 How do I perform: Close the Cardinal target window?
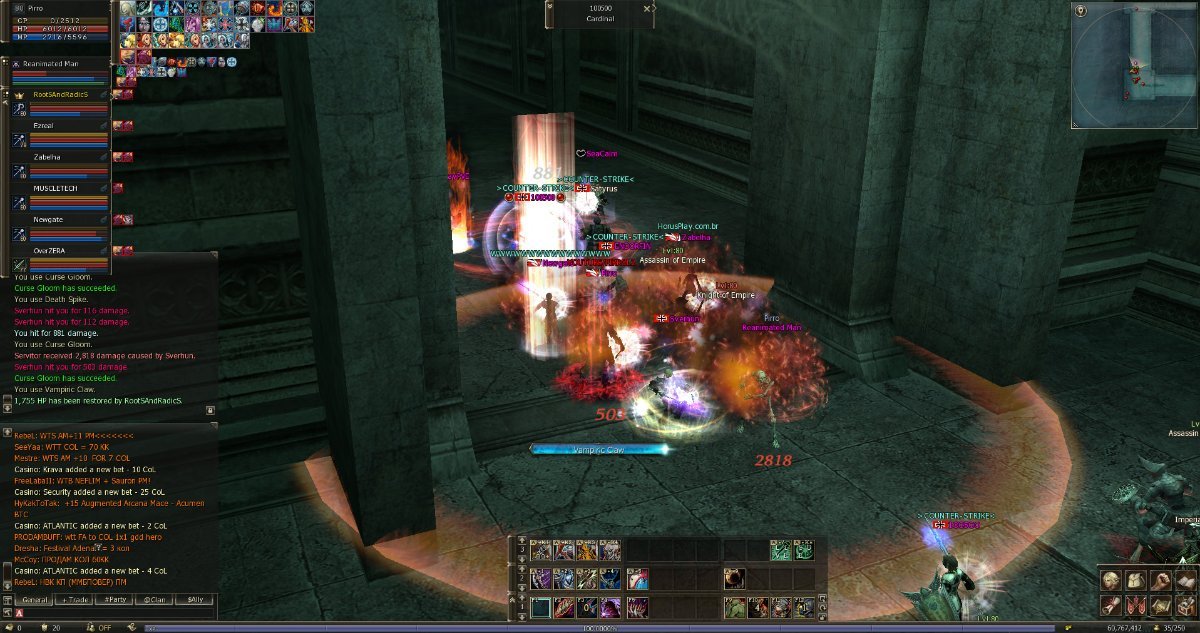(x=647, y=8)
